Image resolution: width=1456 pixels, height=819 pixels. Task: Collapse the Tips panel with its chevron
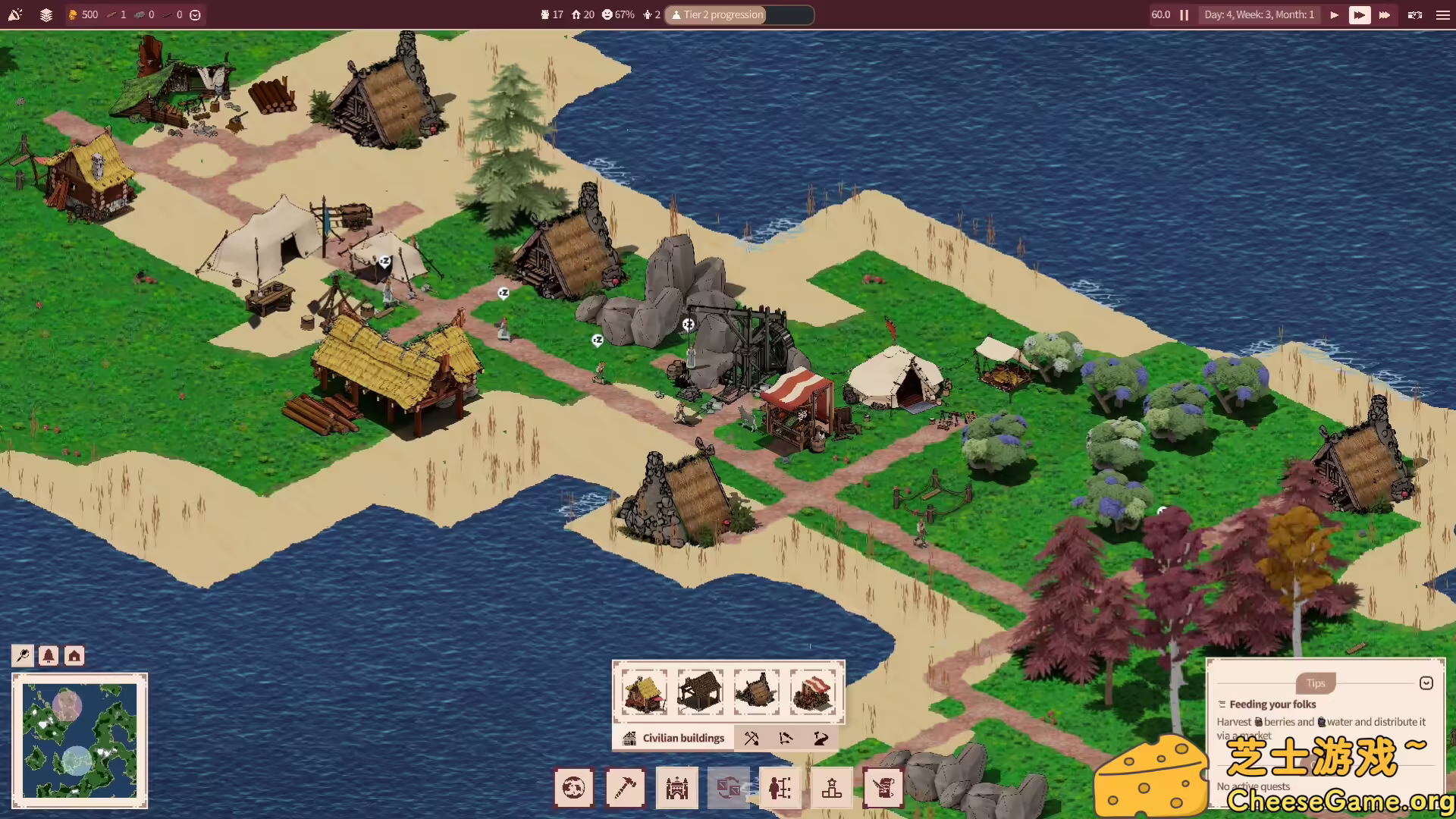pos(1428,682)
